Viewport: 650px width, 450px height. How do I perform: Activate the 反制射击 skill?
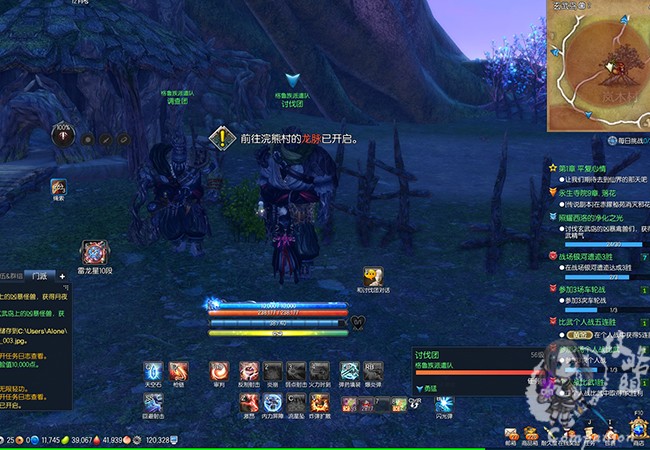(x=247, y=371)
